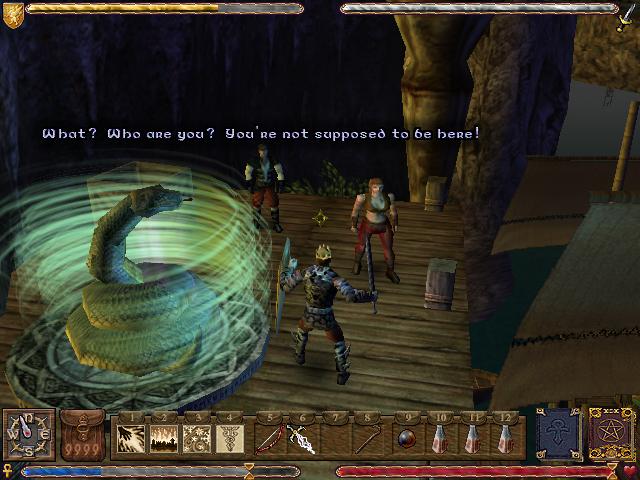
Task: Activate the firewall spell in slot 2
Action: [164, 438]
